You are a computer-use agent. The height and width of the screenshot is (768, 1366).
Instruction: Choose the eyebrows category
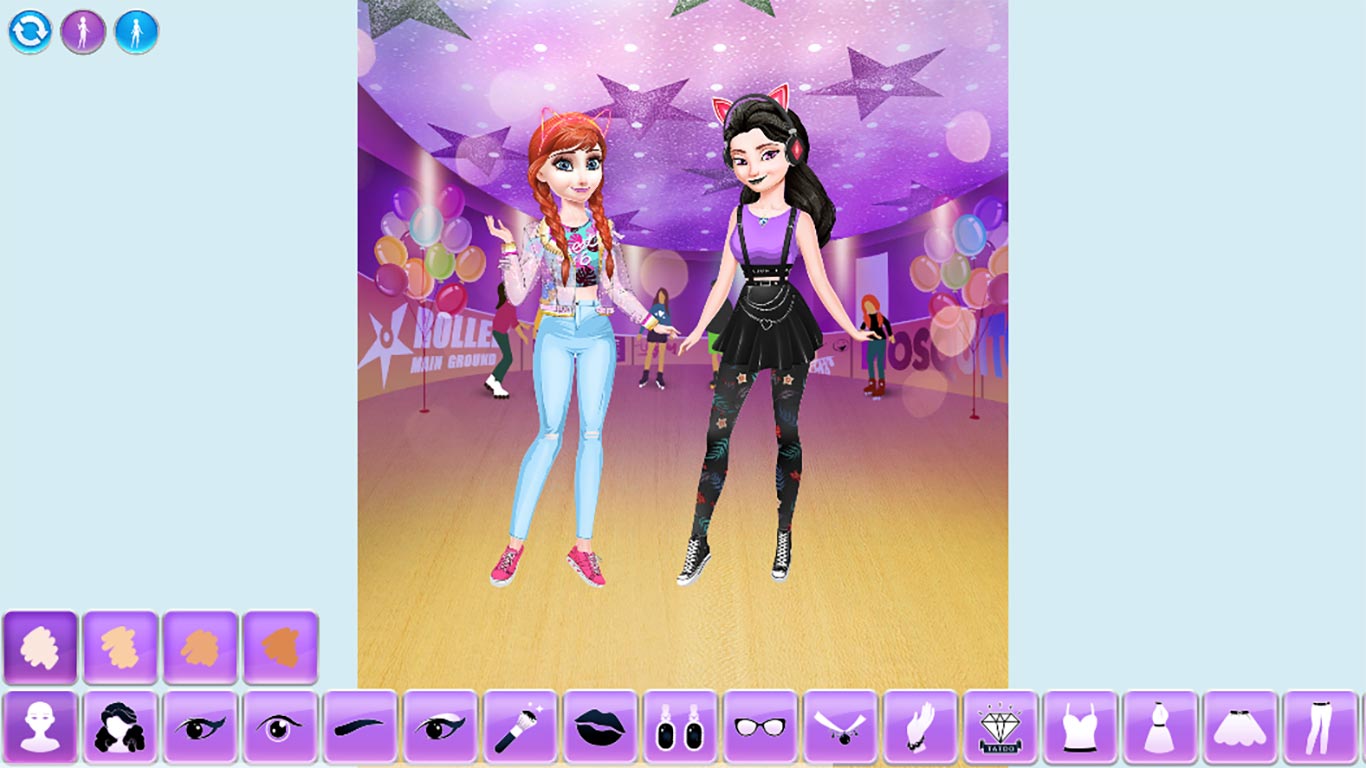358,735
